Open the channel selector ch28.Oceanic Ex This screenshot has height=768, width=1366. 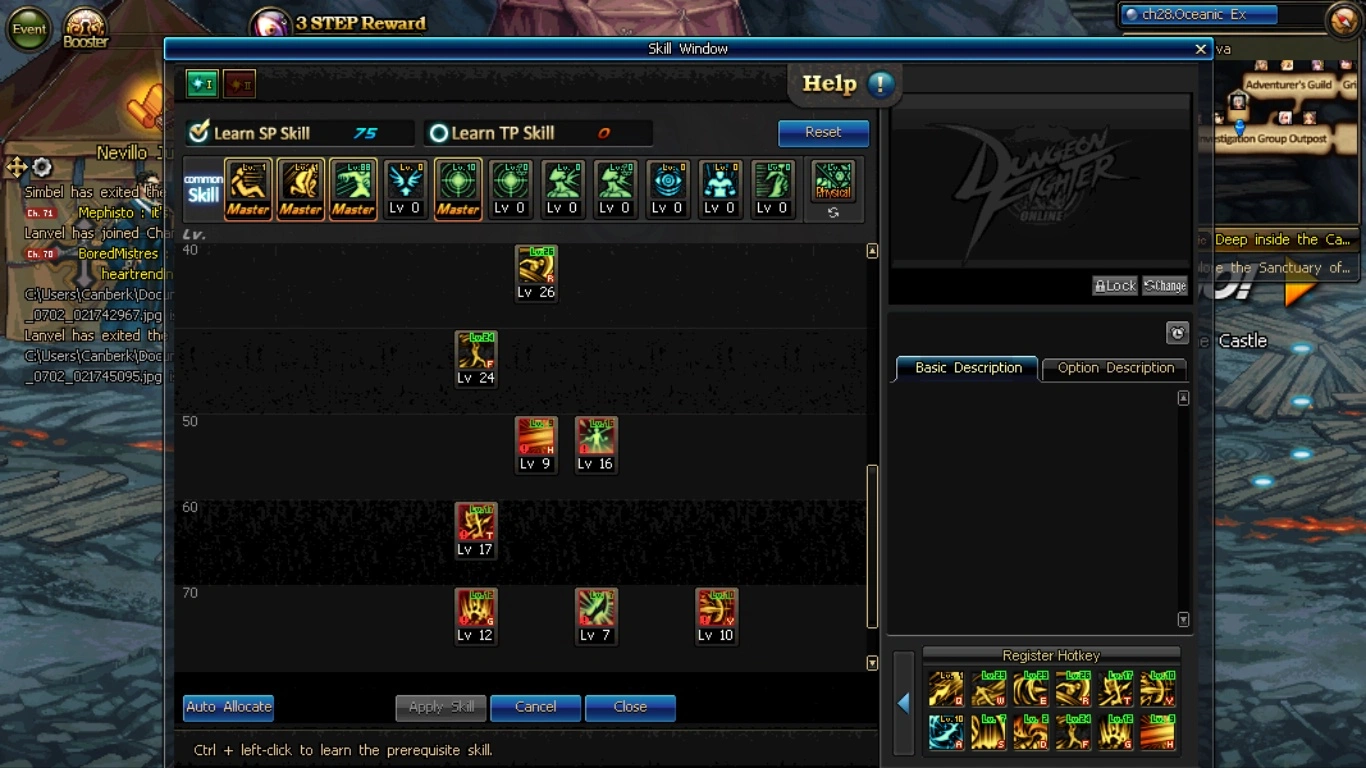1200,15
